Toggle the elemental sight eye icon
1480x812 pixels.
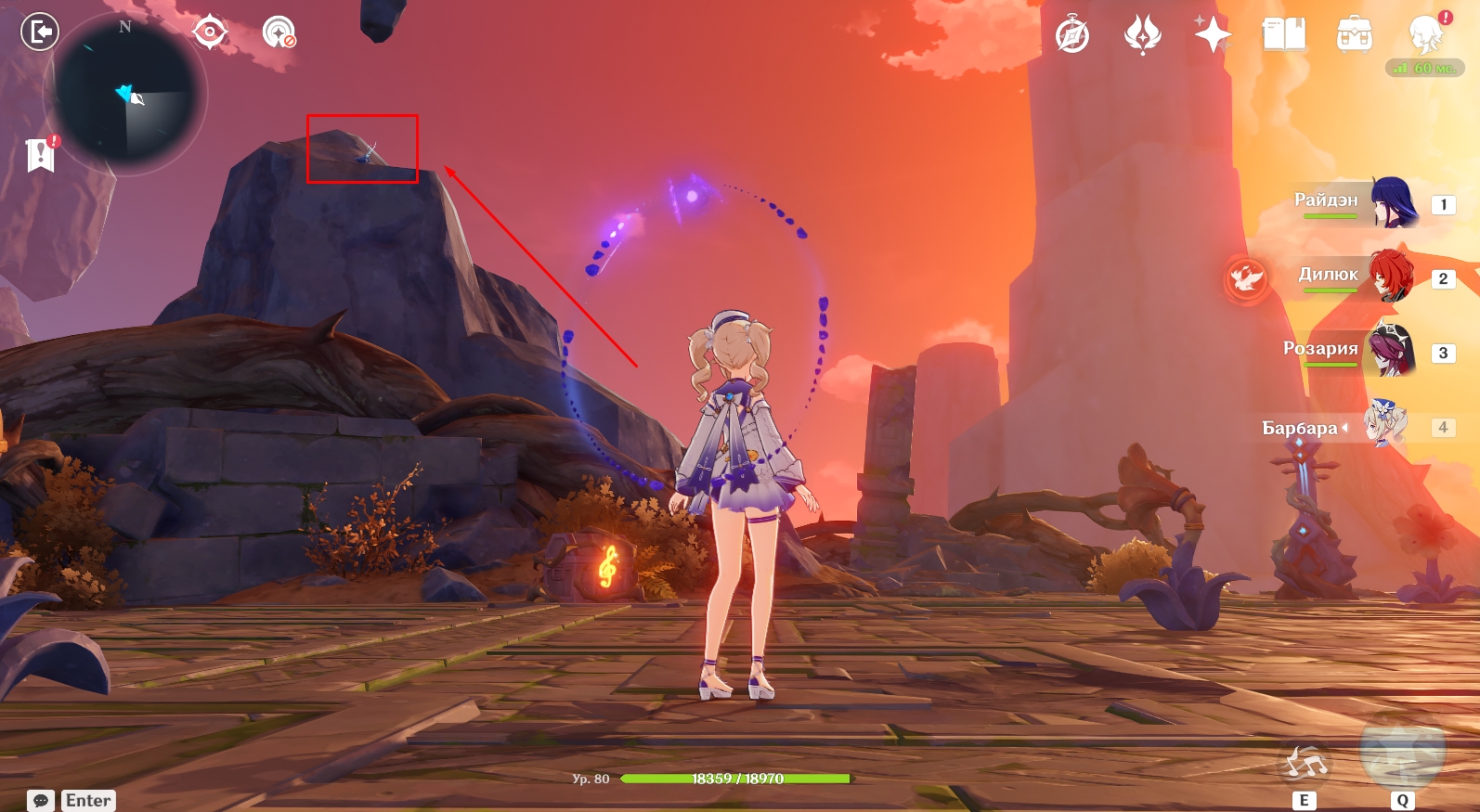coord(210,32)
